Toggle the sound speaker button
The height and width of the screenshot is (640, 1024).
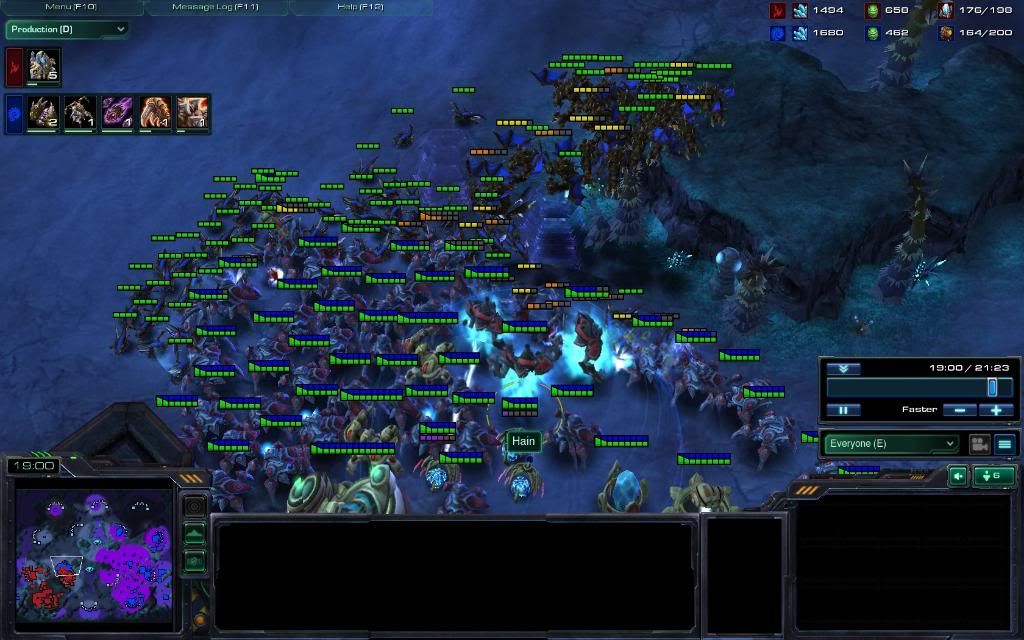click(957, 476)
